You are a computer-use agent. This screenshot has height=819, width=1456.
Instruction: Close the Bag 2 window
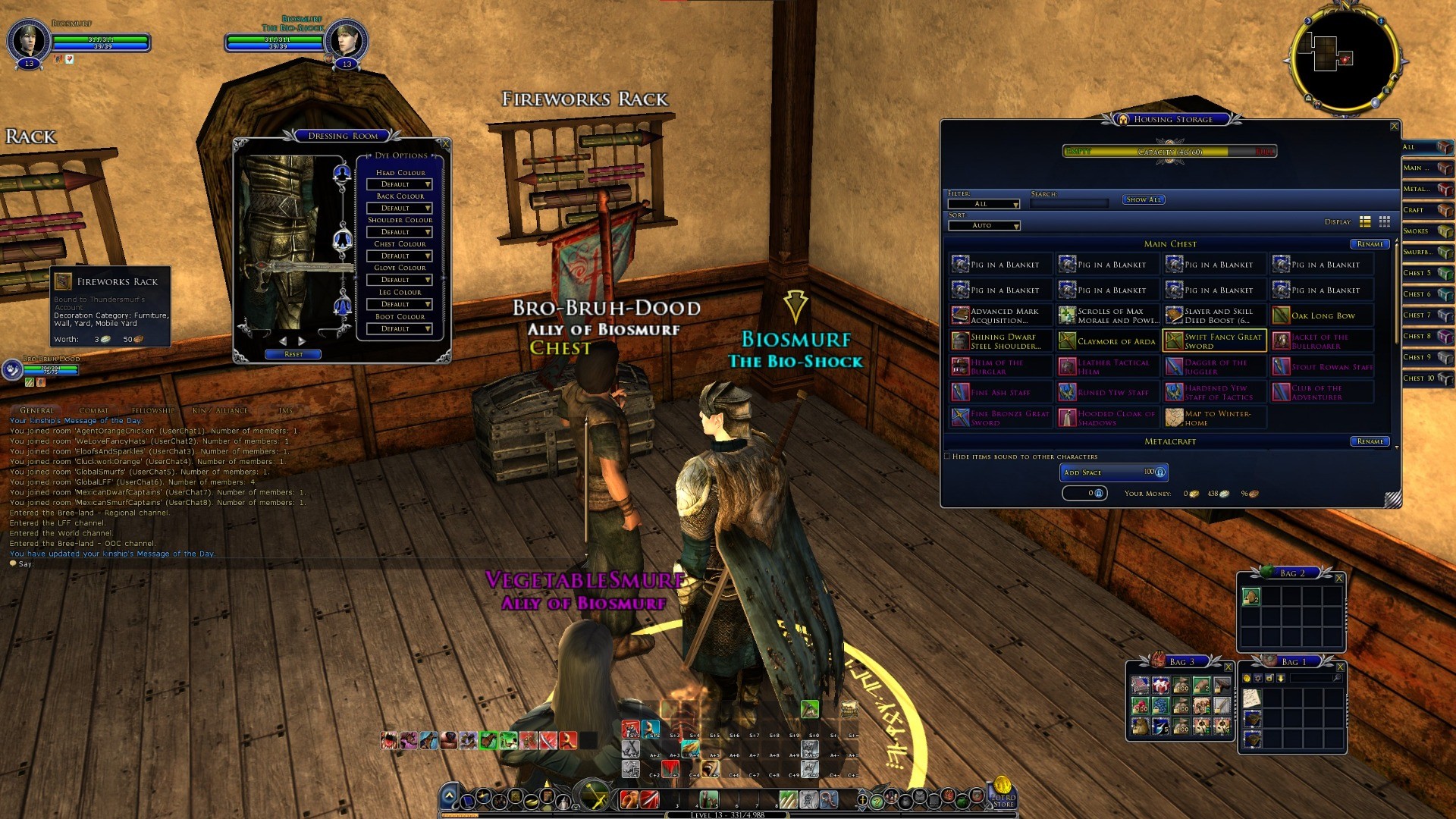[x=1338, y=579]
